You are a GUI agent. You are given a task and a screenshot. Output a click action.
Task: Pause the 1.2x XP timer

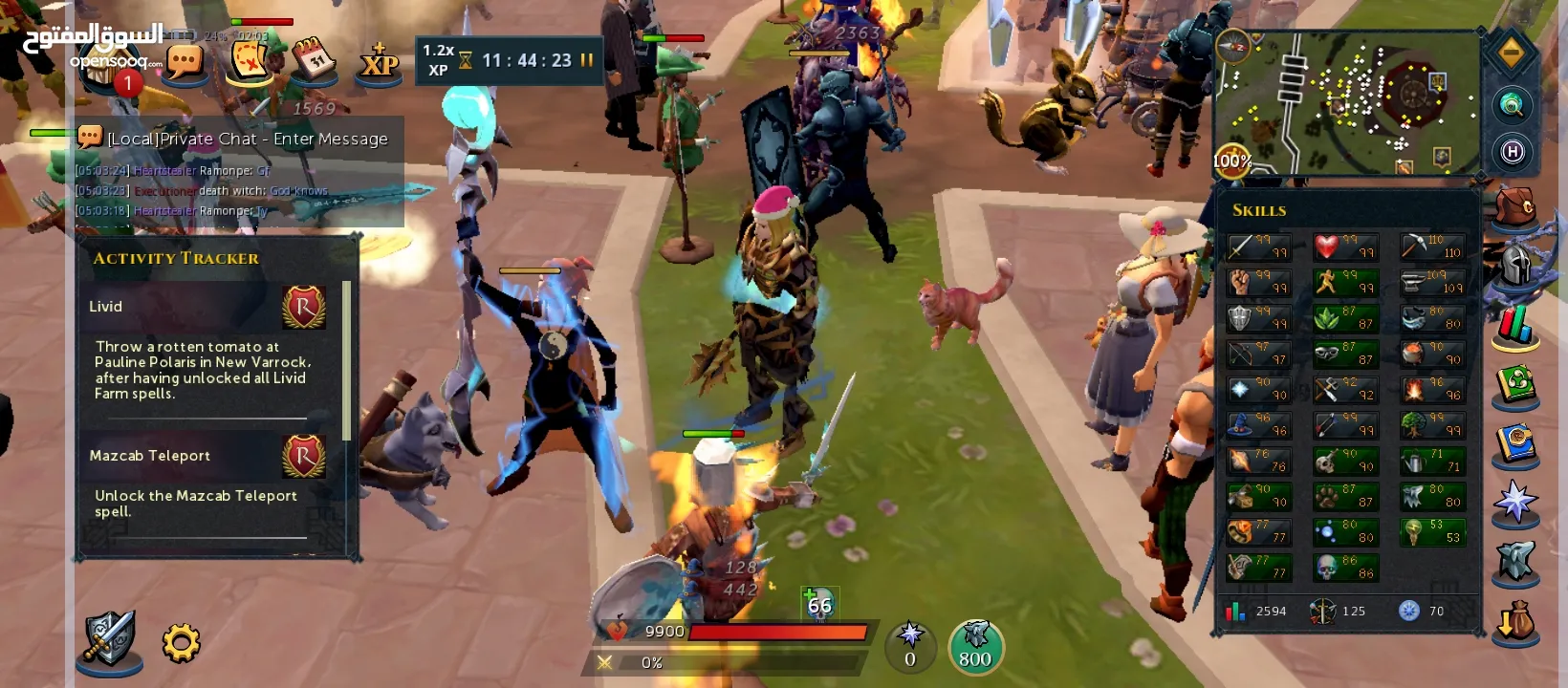point(587,60)
